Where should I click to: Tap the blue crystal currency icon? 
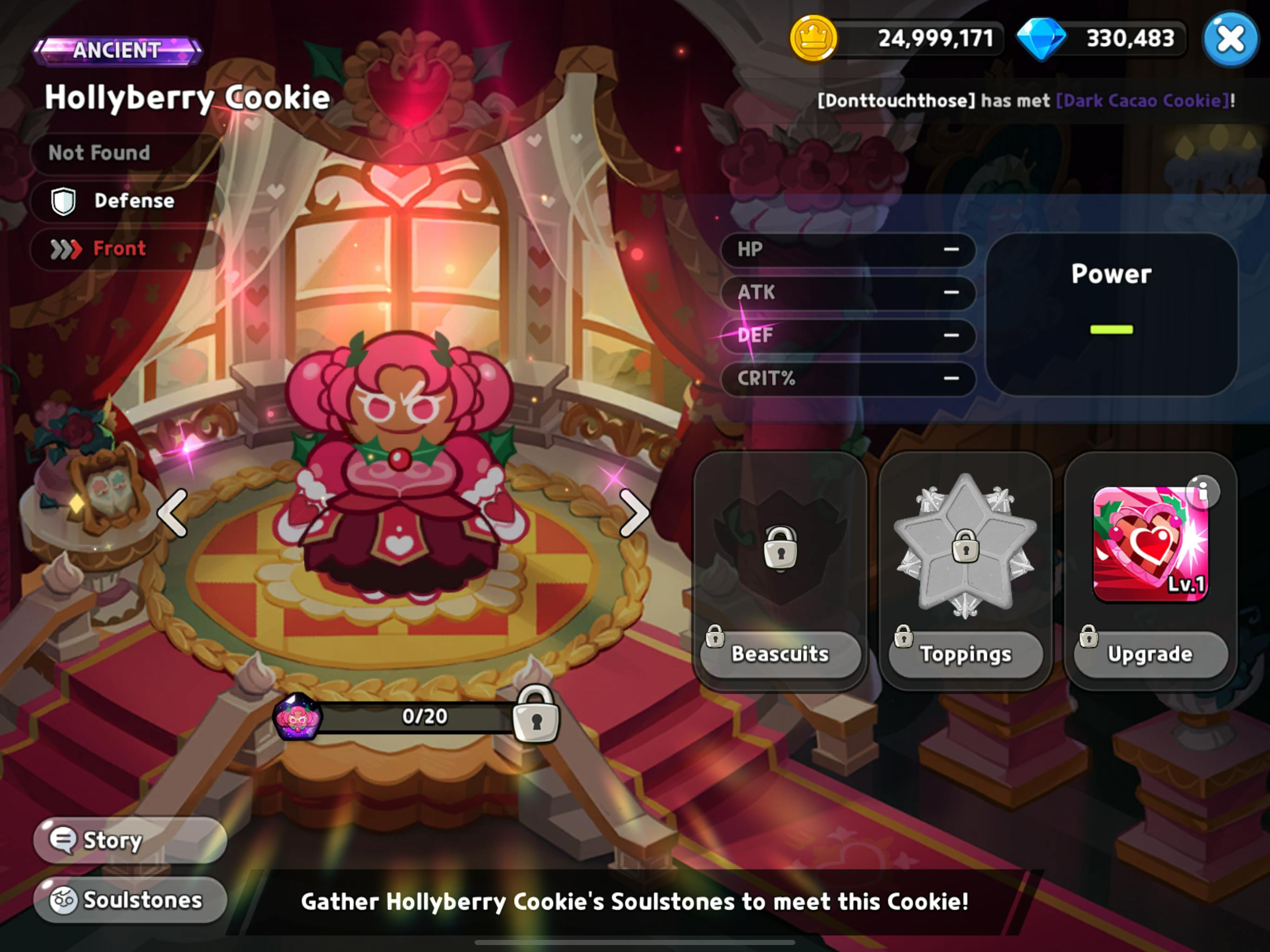[1041, 39]
